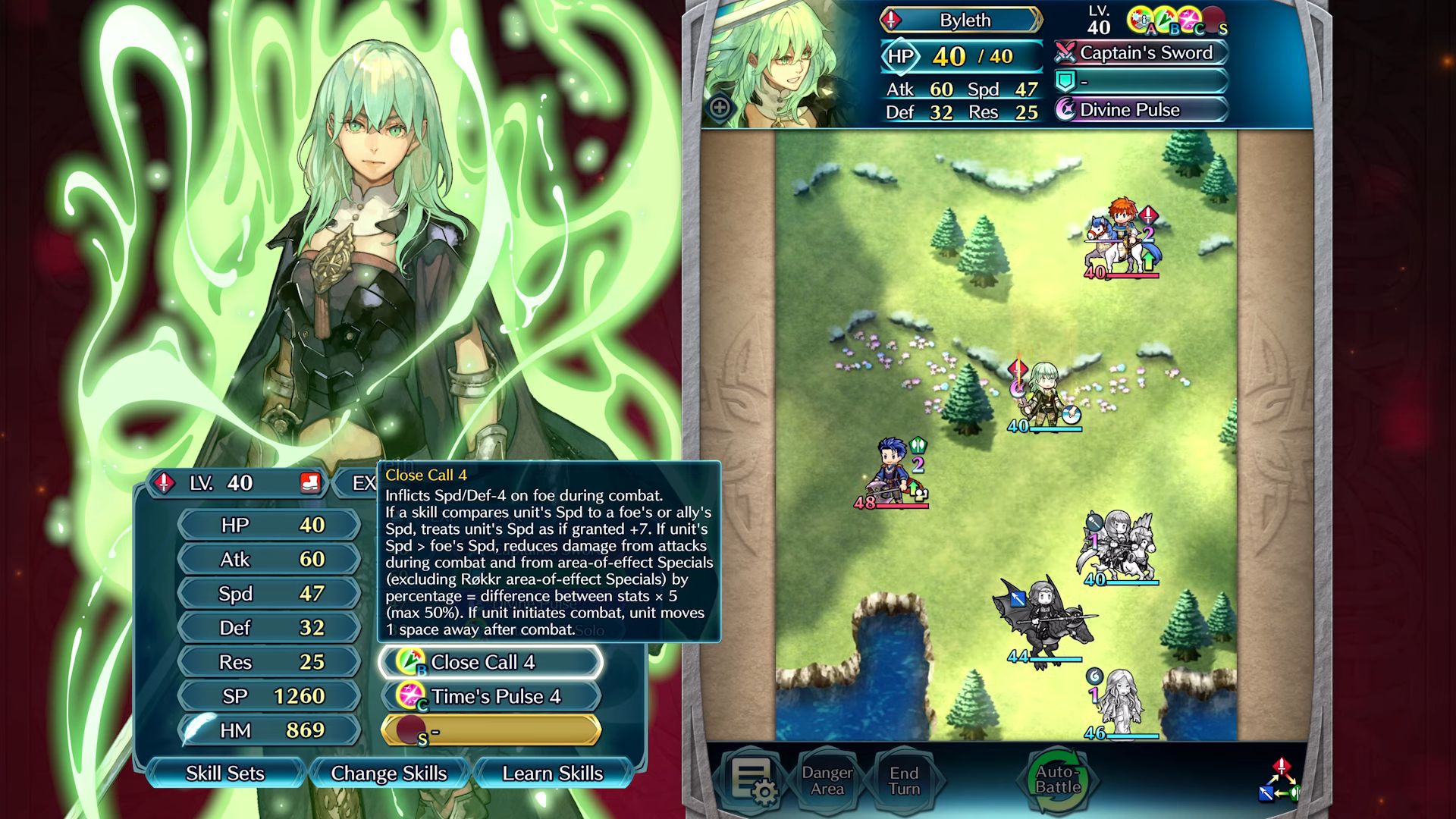The image size is (1456, 819).
Task: Tap the Byleth name banner
Action: point(962,20)
